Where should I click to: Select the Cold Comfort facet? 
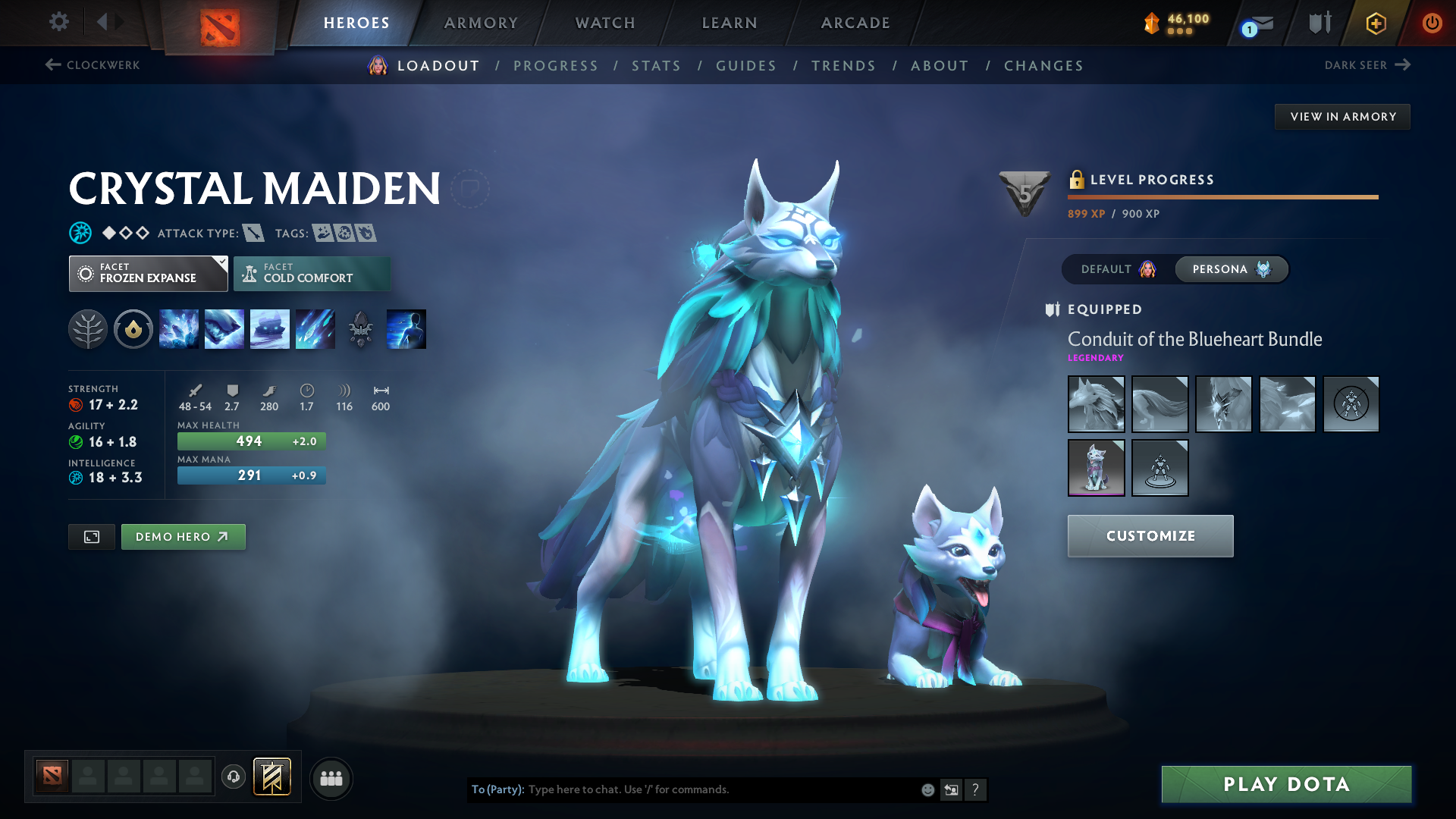(312, 273)
